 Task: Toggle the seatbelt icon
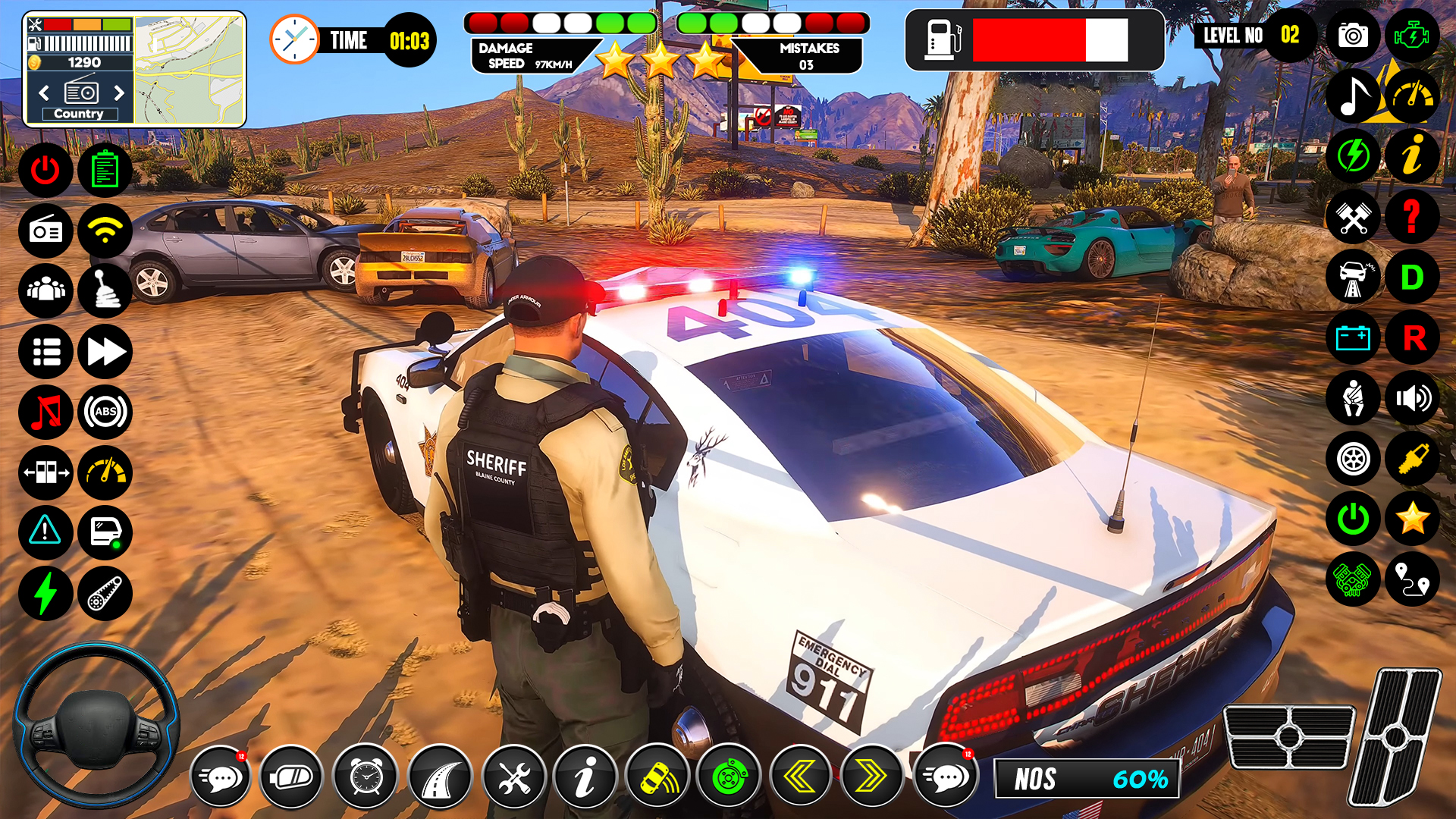pos(1353,398)
